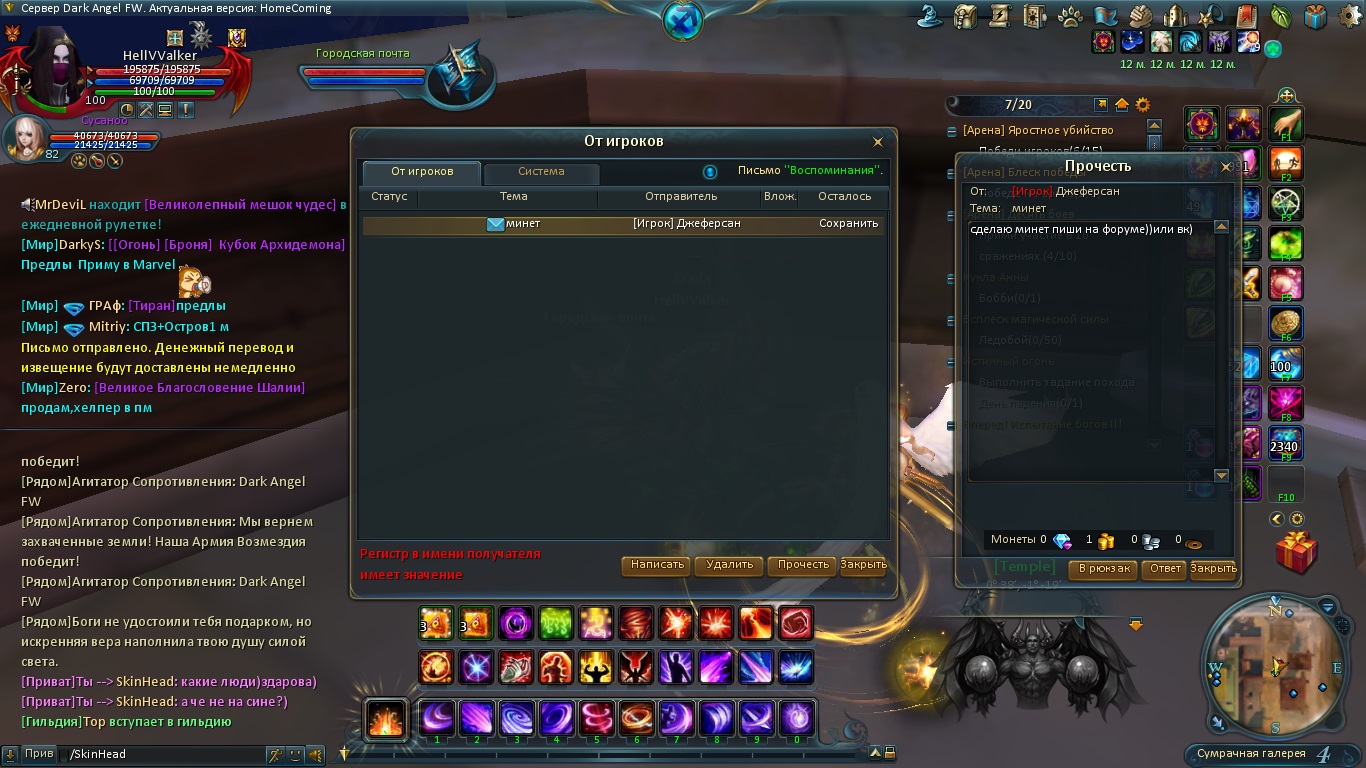
Task: Reply to the letter with the Ответ button
Action: coord(1165,569)
